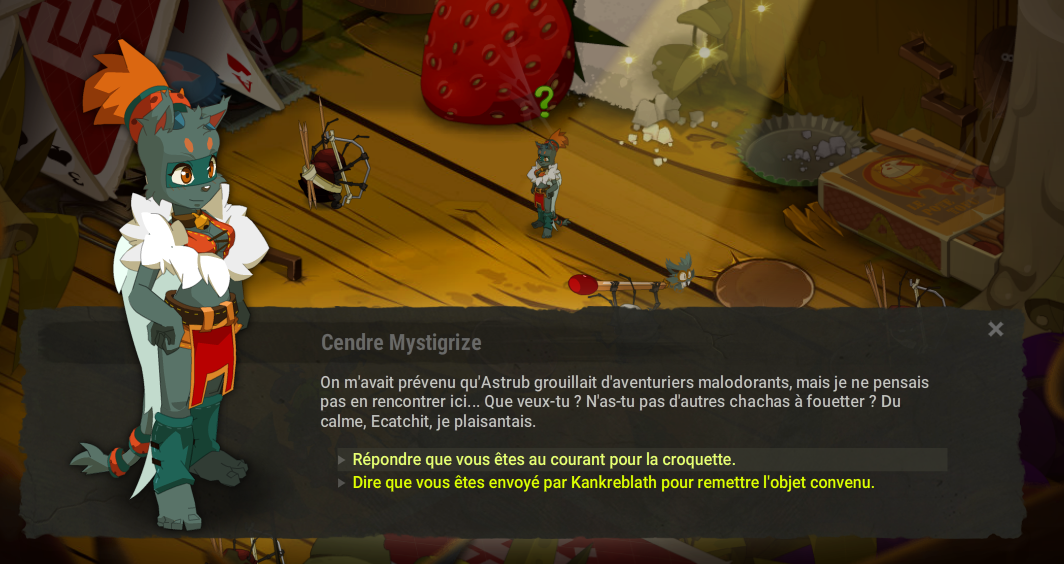Select the reply mentioning Kankreblath's agreed item
Screen dimensions: 1064x564
pyautogui.click(x=613, y=483)
